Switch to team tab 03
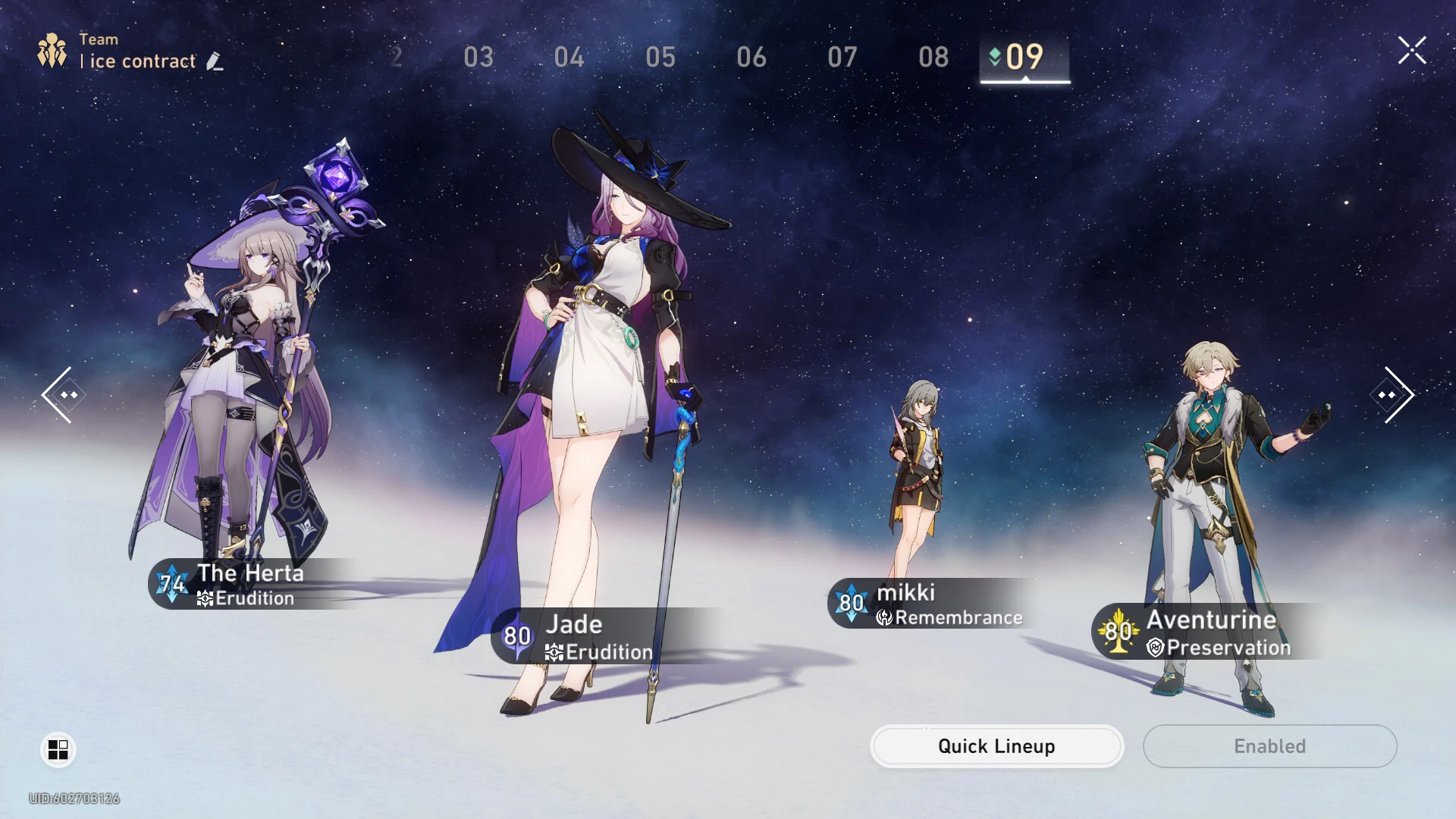 pyautogui.click(x=479, y=57)
